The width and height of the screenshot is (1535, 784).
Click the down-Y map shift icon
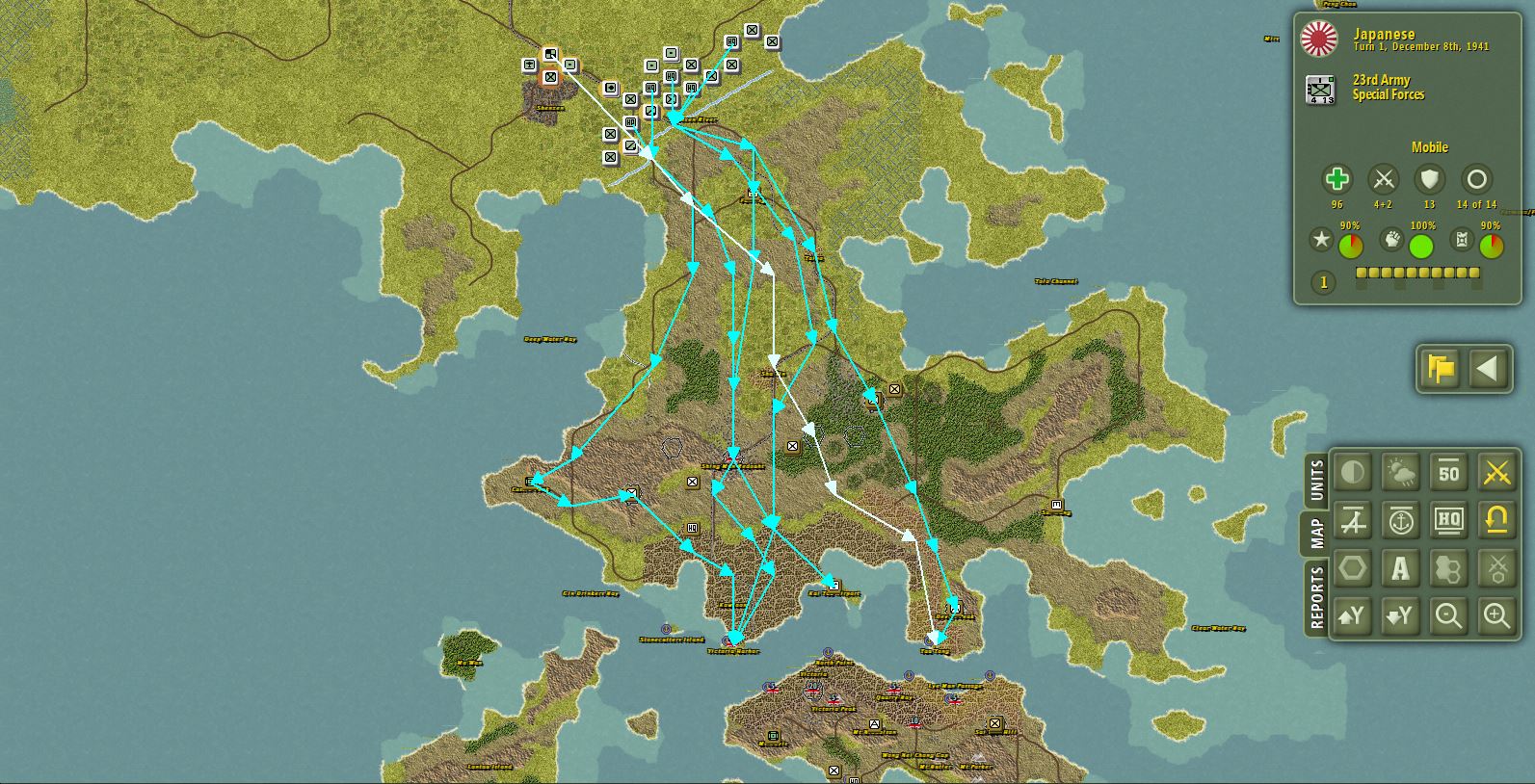tap(1401, 616)
